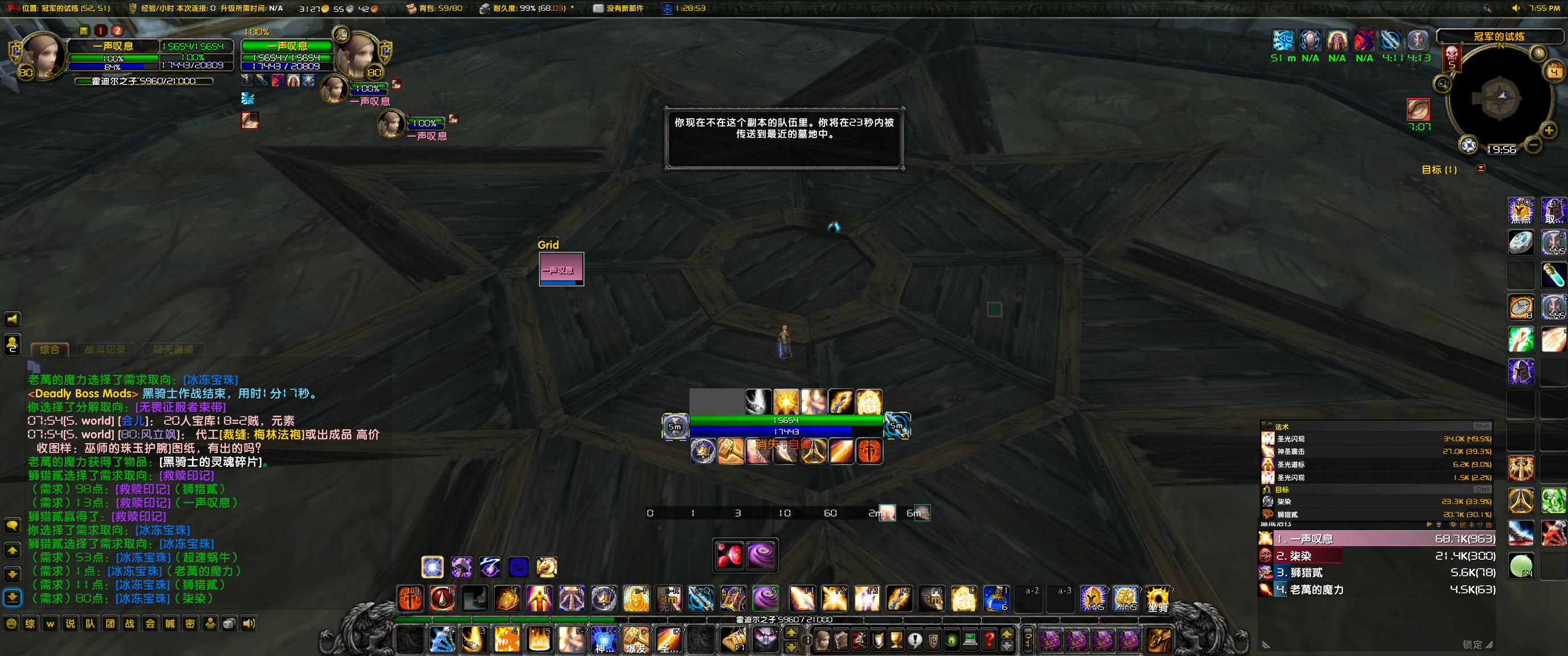Toggle 锁定 lock on the damage meter
Image resolution: width=1568 pixels, height=656 pixels.
(x=1472, y=645)
